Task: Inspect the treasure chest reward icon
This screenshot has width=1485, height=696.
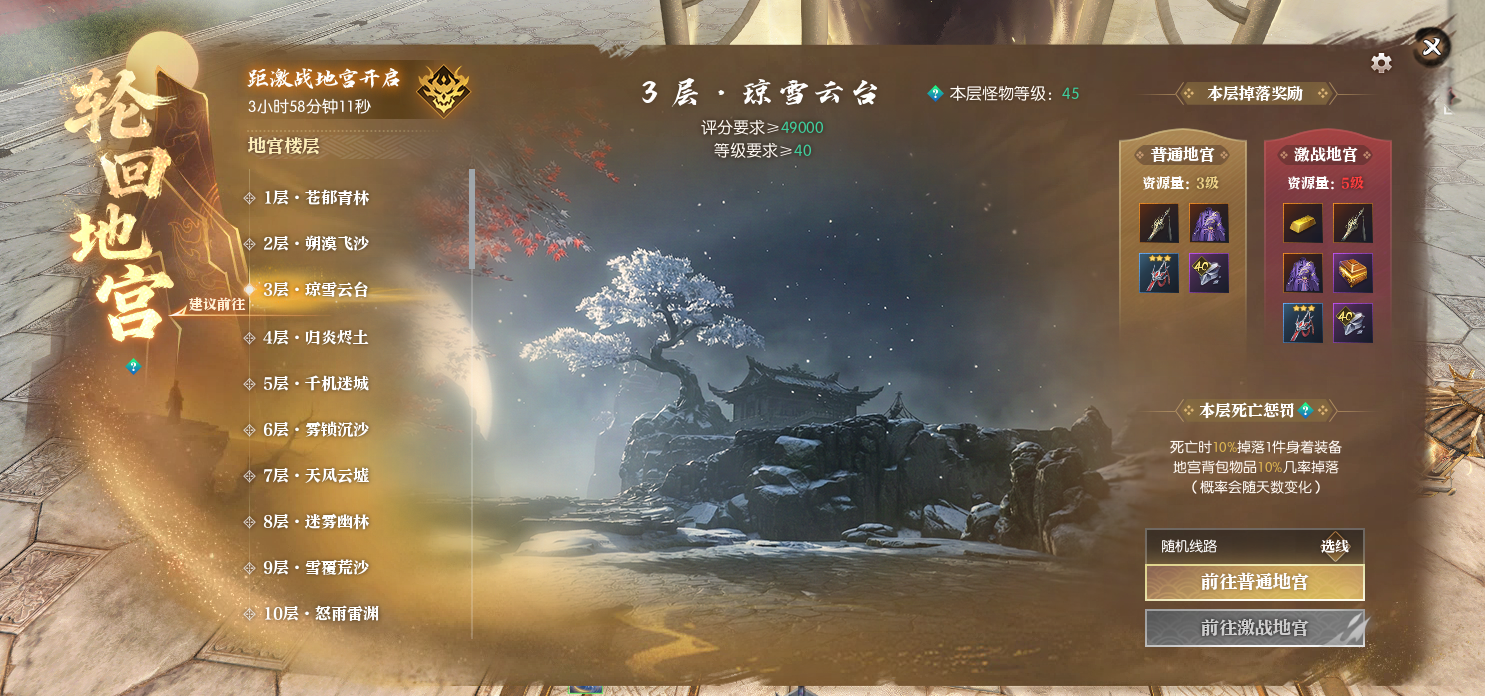Action: pyautogui.click(x=1352, y=273)
